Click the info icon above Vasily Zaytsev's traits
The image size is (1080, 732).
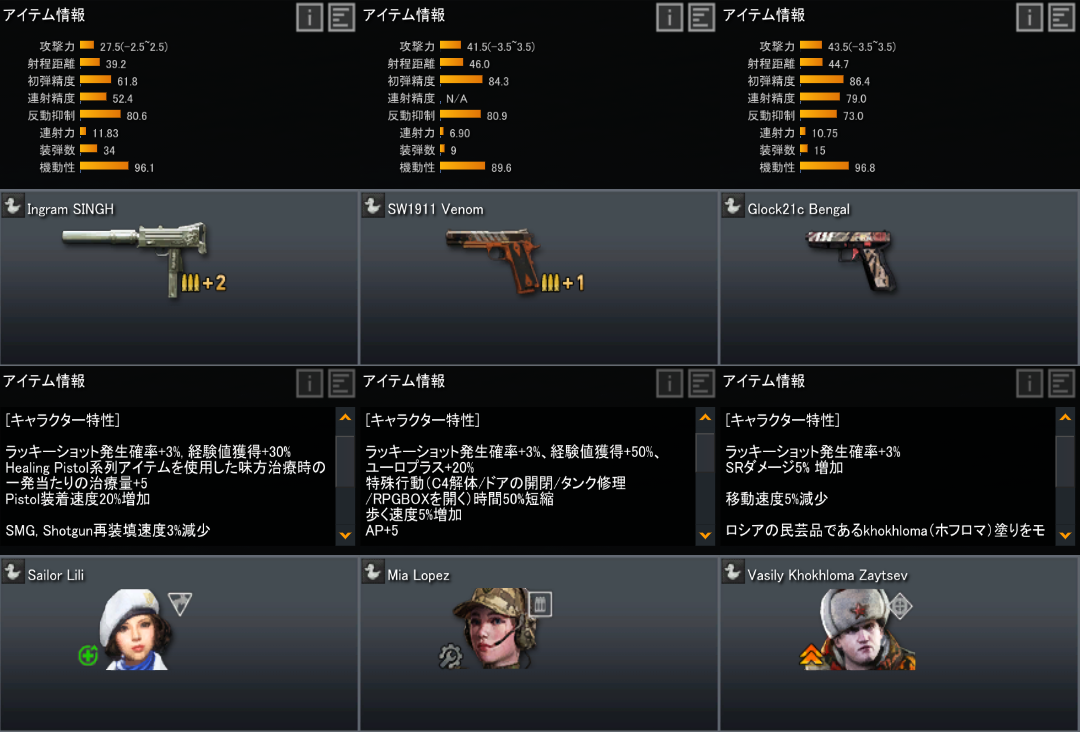tap(1030, 383)
